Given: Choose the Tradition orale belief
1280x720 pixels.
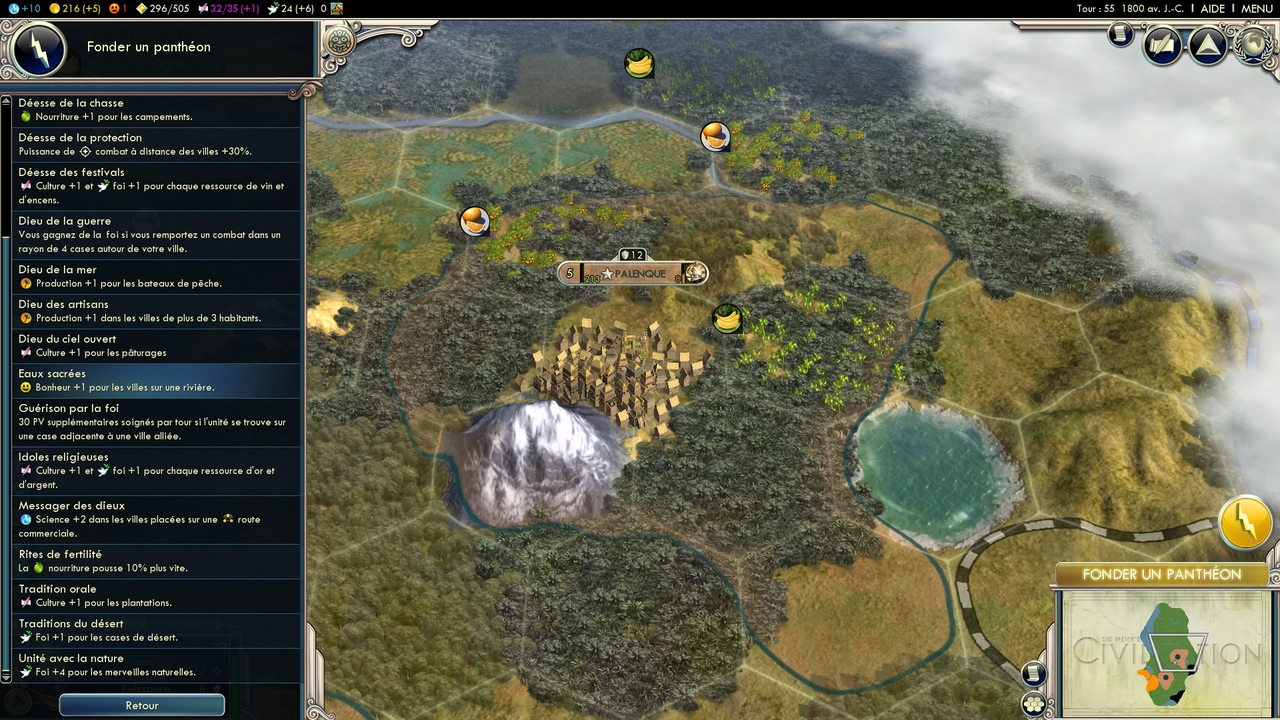Looking at the screenshot, I should pyautogui.click(x=156, y=596).
